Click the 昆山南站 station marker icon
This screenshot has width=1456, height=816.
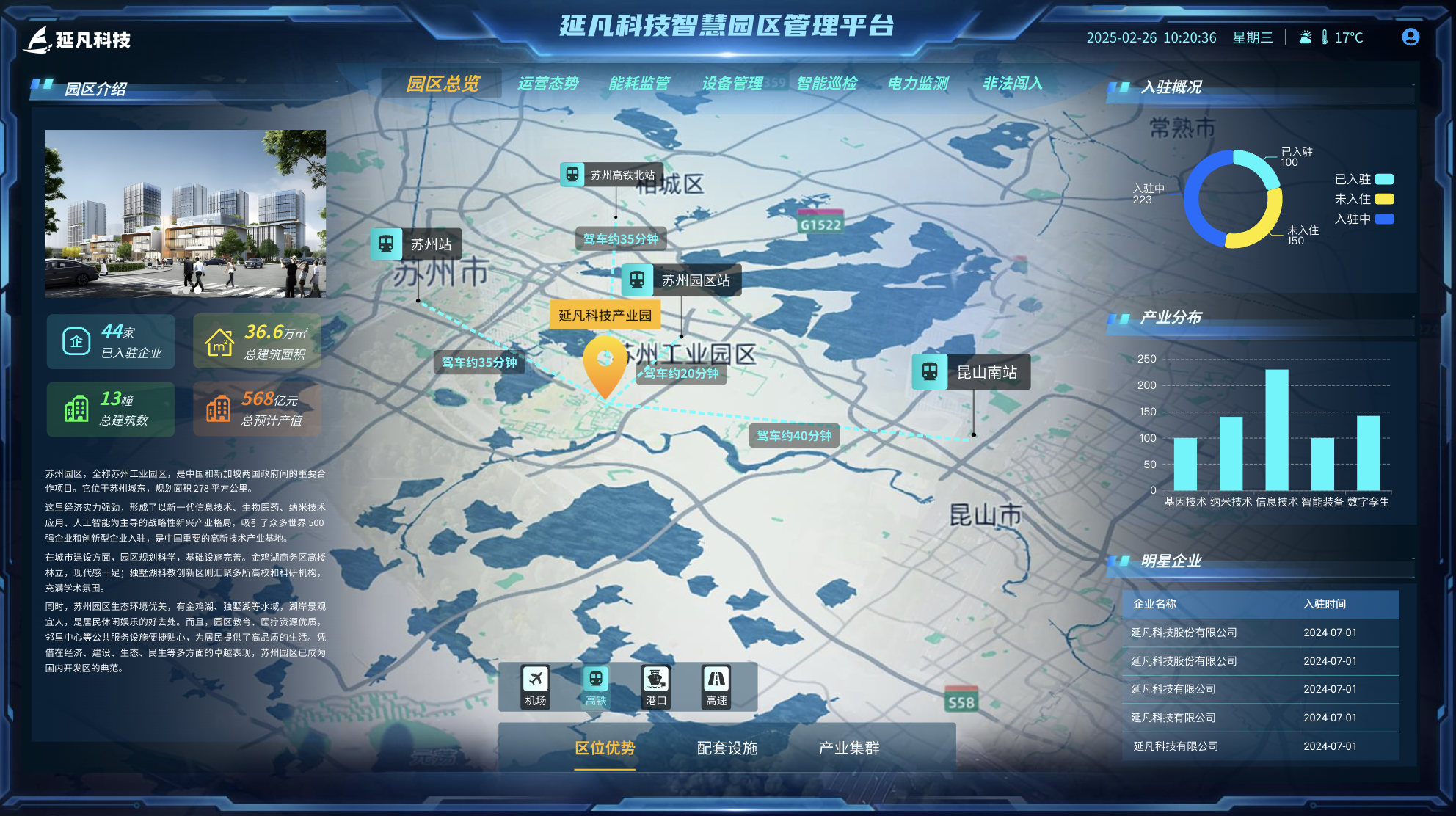(x=931, y=372)
